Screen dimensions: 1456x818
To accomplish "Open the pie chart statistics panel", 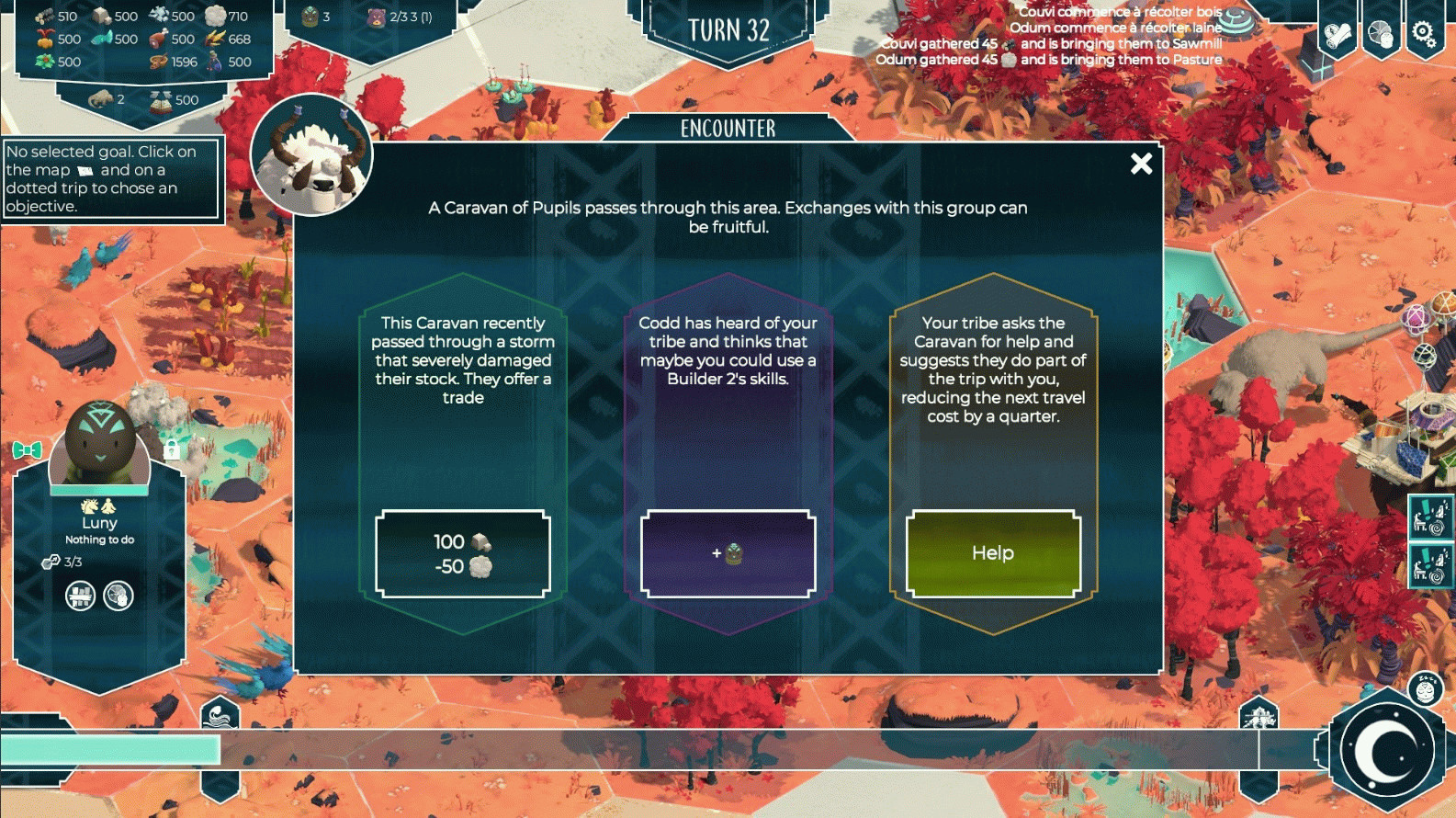I will [x=1380, y=35].
